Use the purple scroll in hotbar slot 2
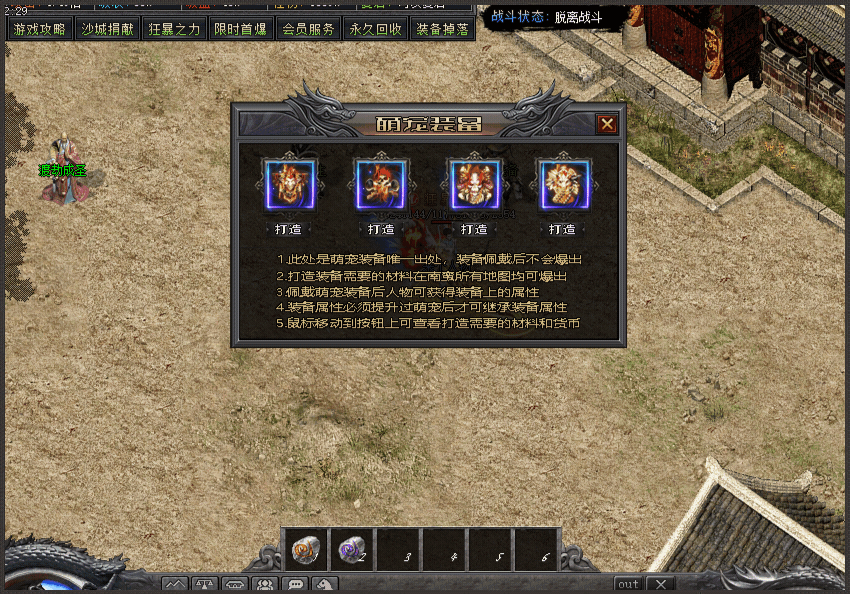Screen dimensions: 850x594 click(x=352, y=549)
